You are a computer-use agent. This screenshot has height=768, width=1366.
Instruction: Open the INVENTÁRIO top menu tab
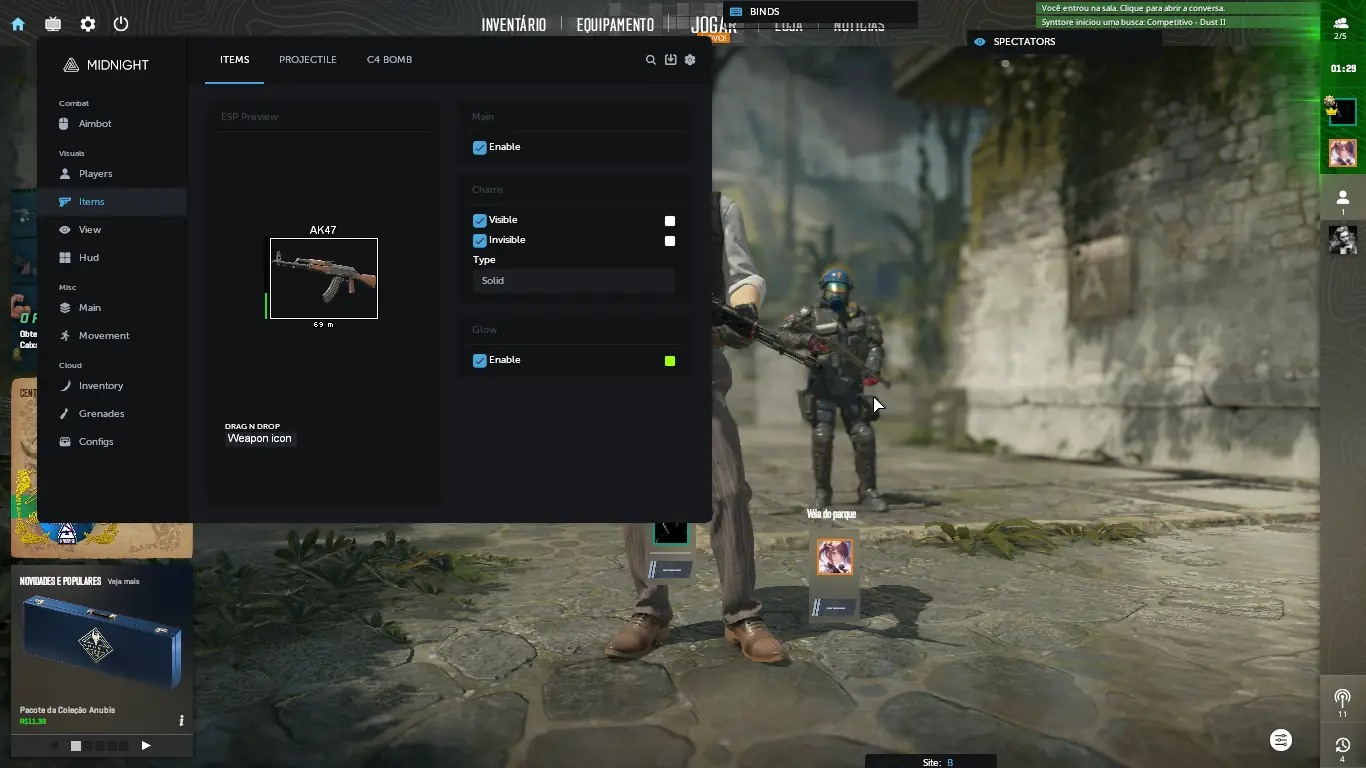pyautogui.click(x=513, y=24)
